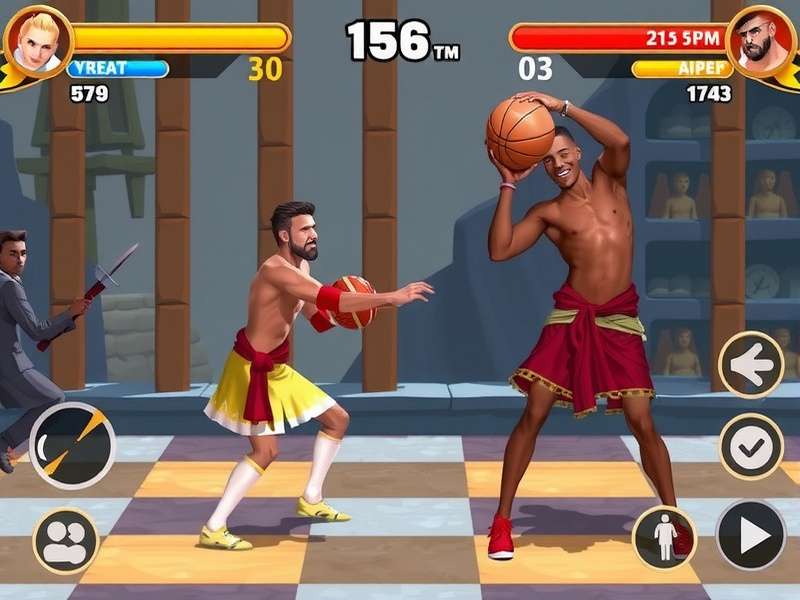Click the blonde fighter portrait

[x=38, y=40]
